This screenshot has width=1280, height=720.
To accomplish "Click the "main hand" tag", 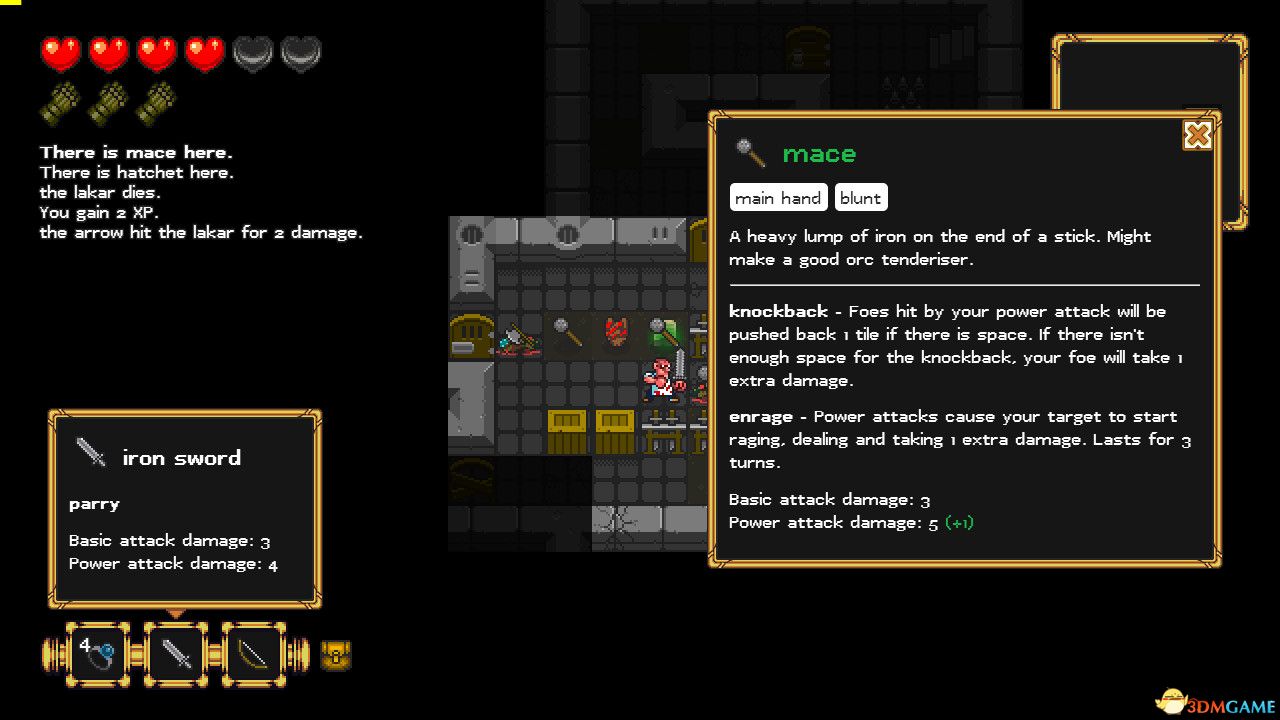I will (x=778, y=198).
